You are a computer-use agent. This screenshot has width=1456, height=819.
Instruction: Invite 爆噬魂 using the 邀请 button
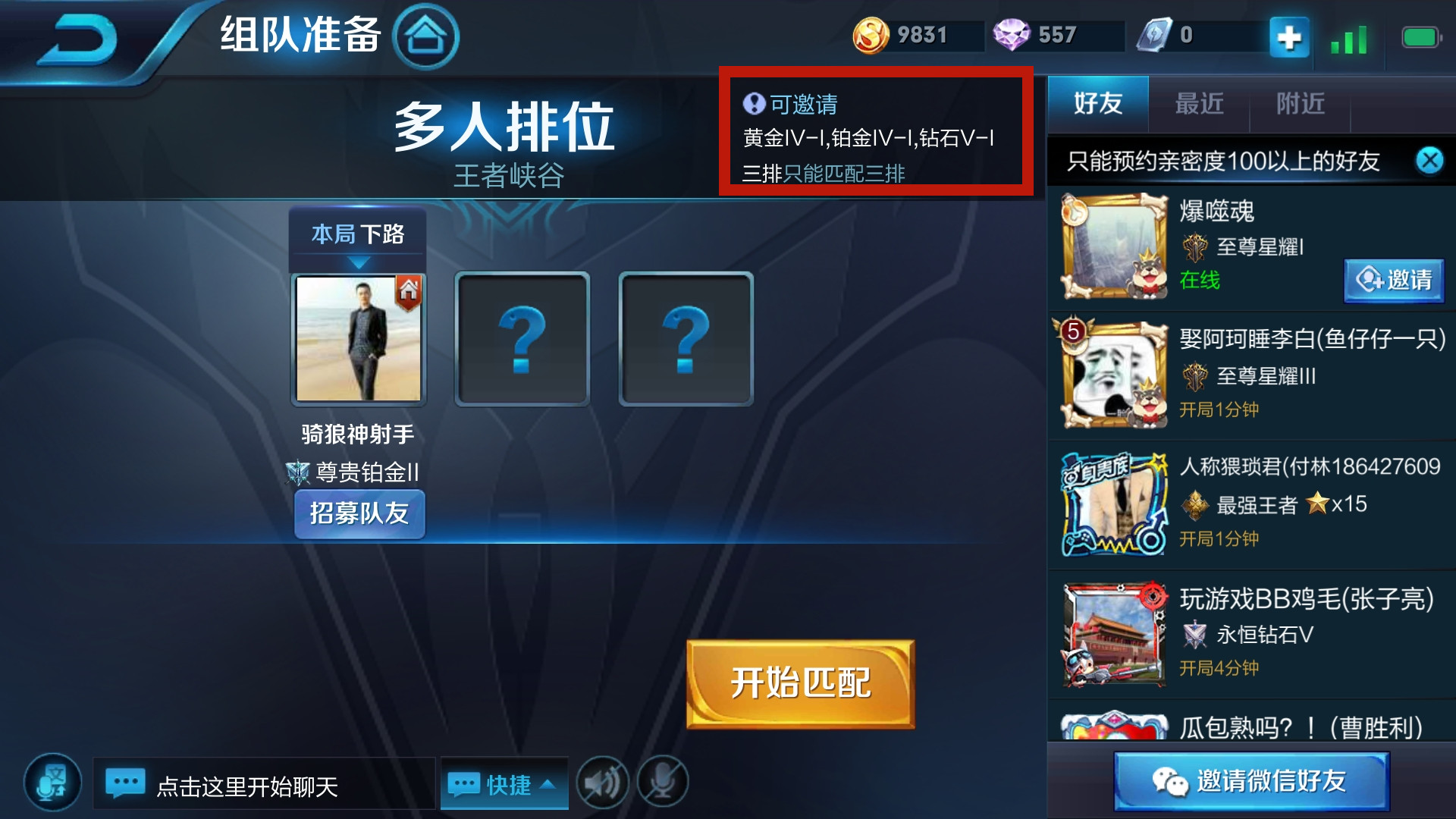tap(1393, 281)
